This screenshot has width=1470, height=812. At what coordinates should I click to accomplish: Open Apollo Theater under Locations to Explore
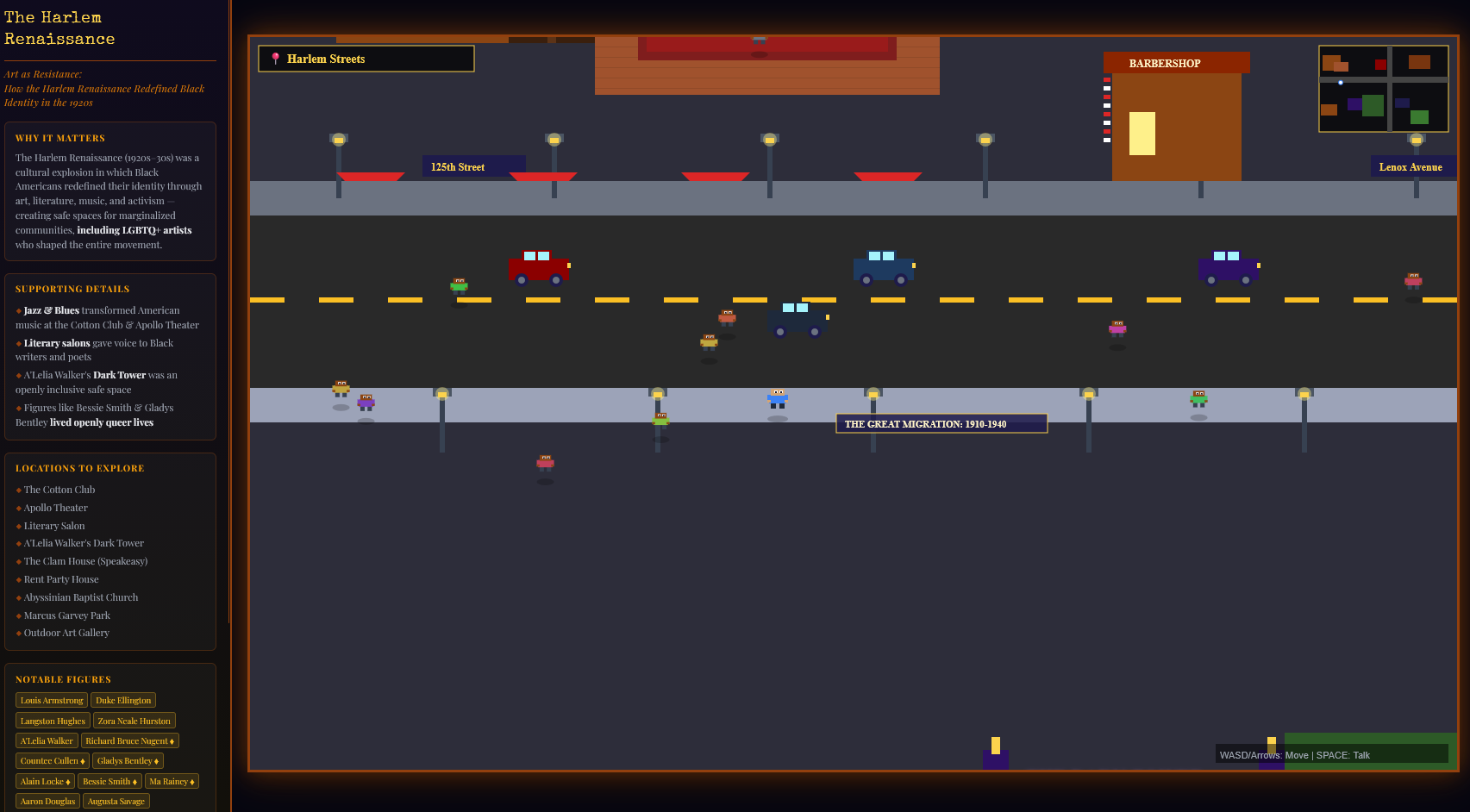54,508
